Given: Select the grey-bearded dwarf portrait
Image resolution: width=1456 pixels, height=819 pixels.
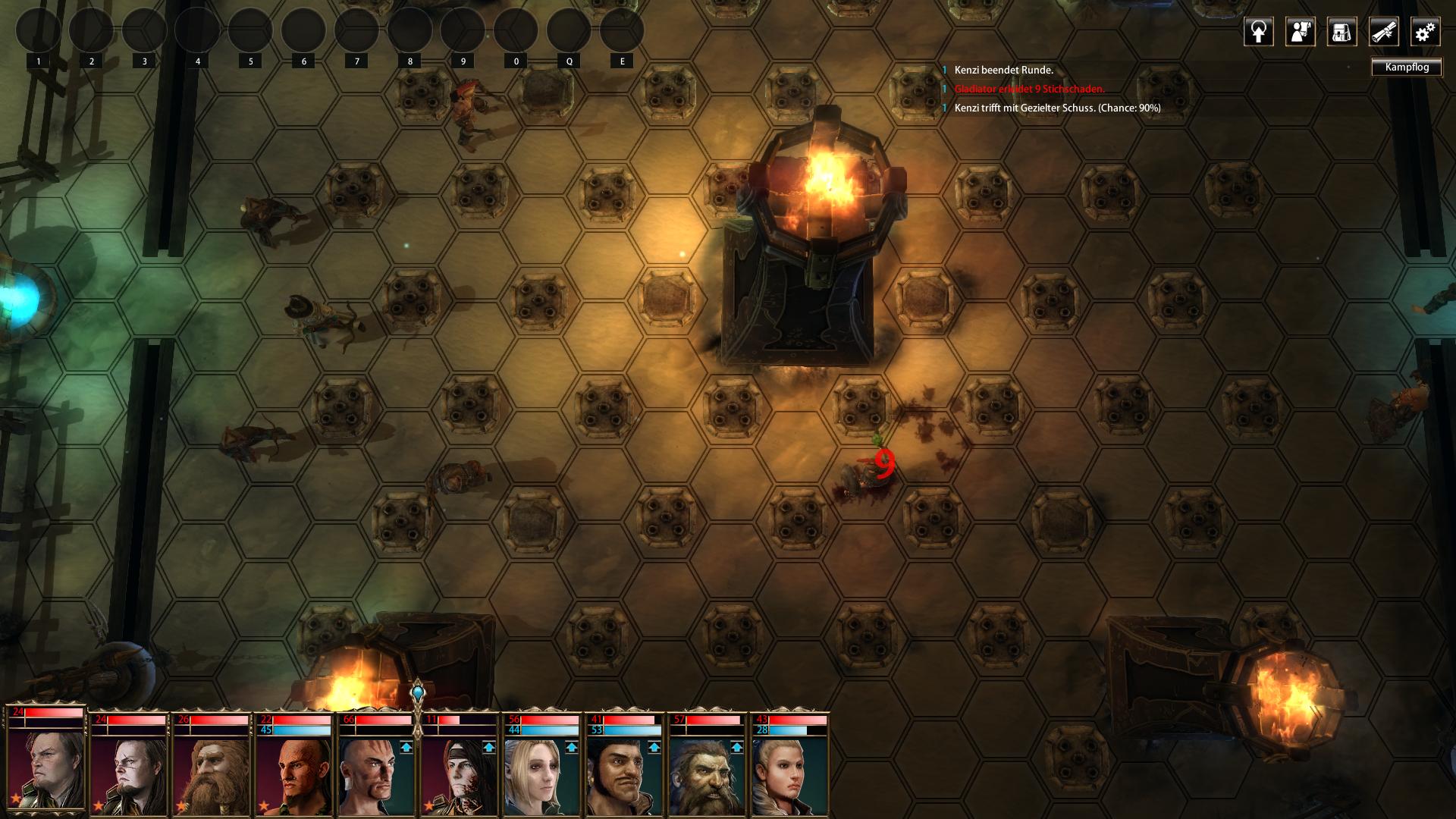Looking at the screenshot, I should (x=704, y=775).
